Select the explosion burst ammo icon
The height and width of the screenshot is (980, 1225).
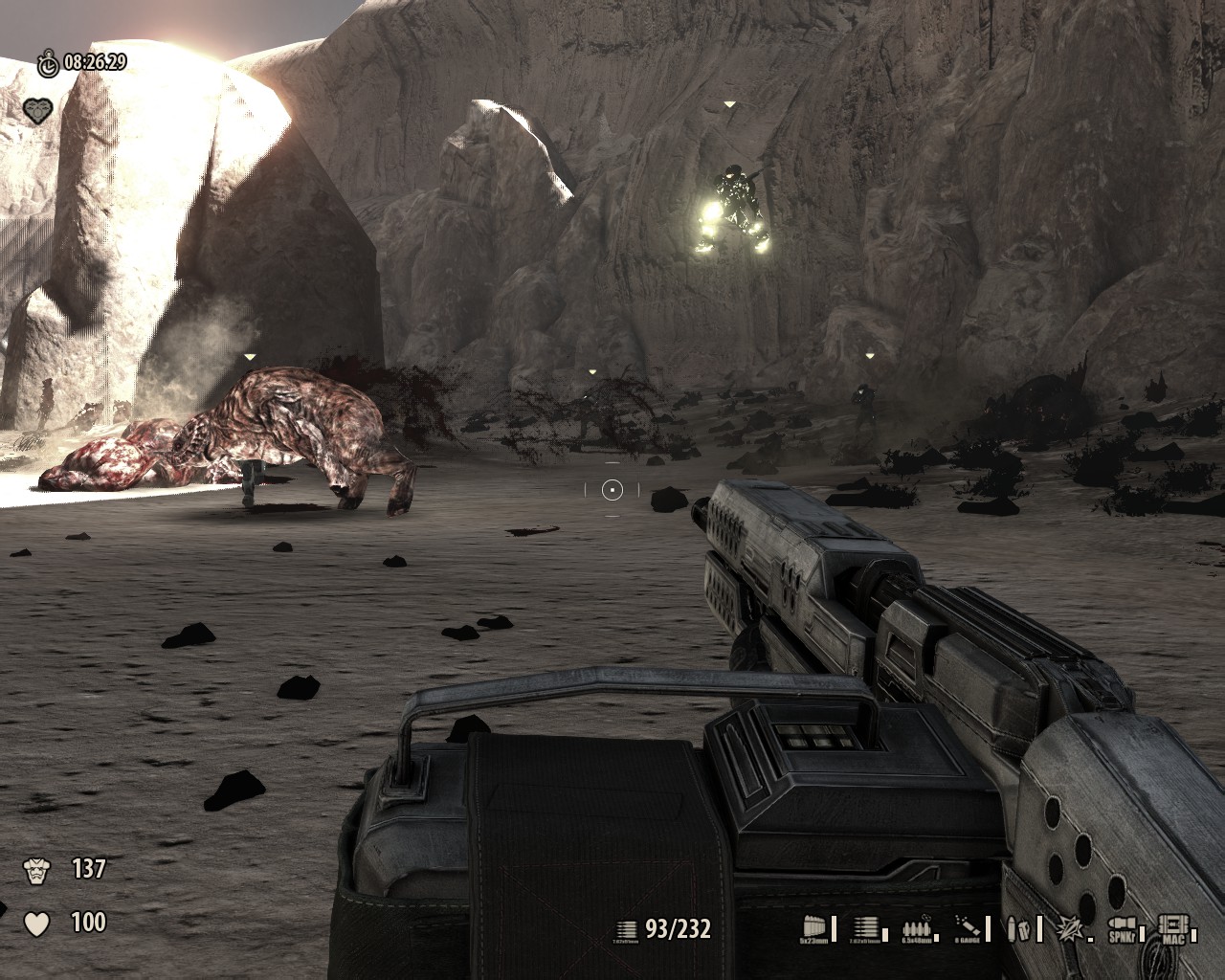tap(1068, 926)
